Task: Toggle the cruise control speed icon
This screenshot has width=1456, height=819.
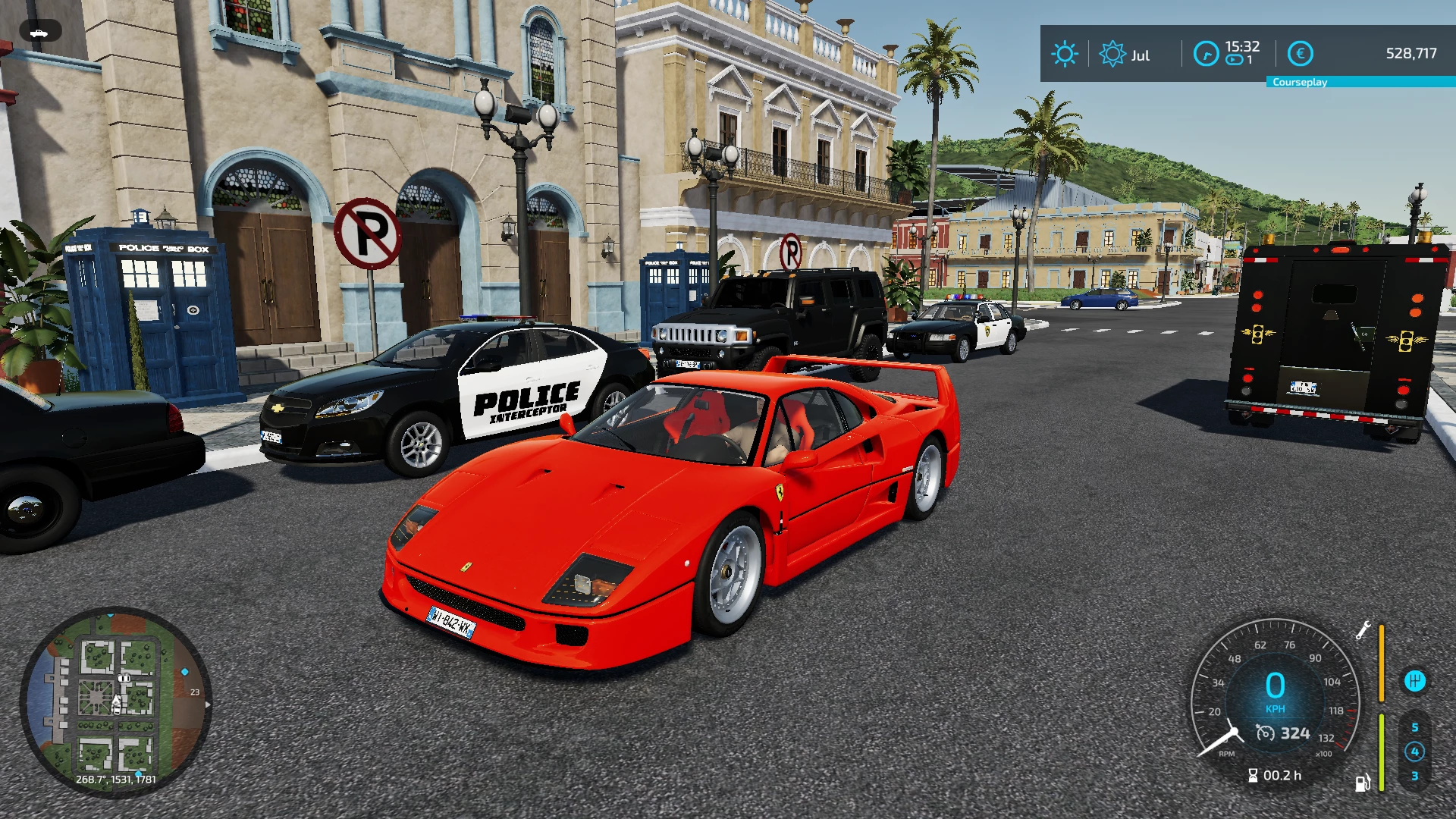Action: point(1266,733)
